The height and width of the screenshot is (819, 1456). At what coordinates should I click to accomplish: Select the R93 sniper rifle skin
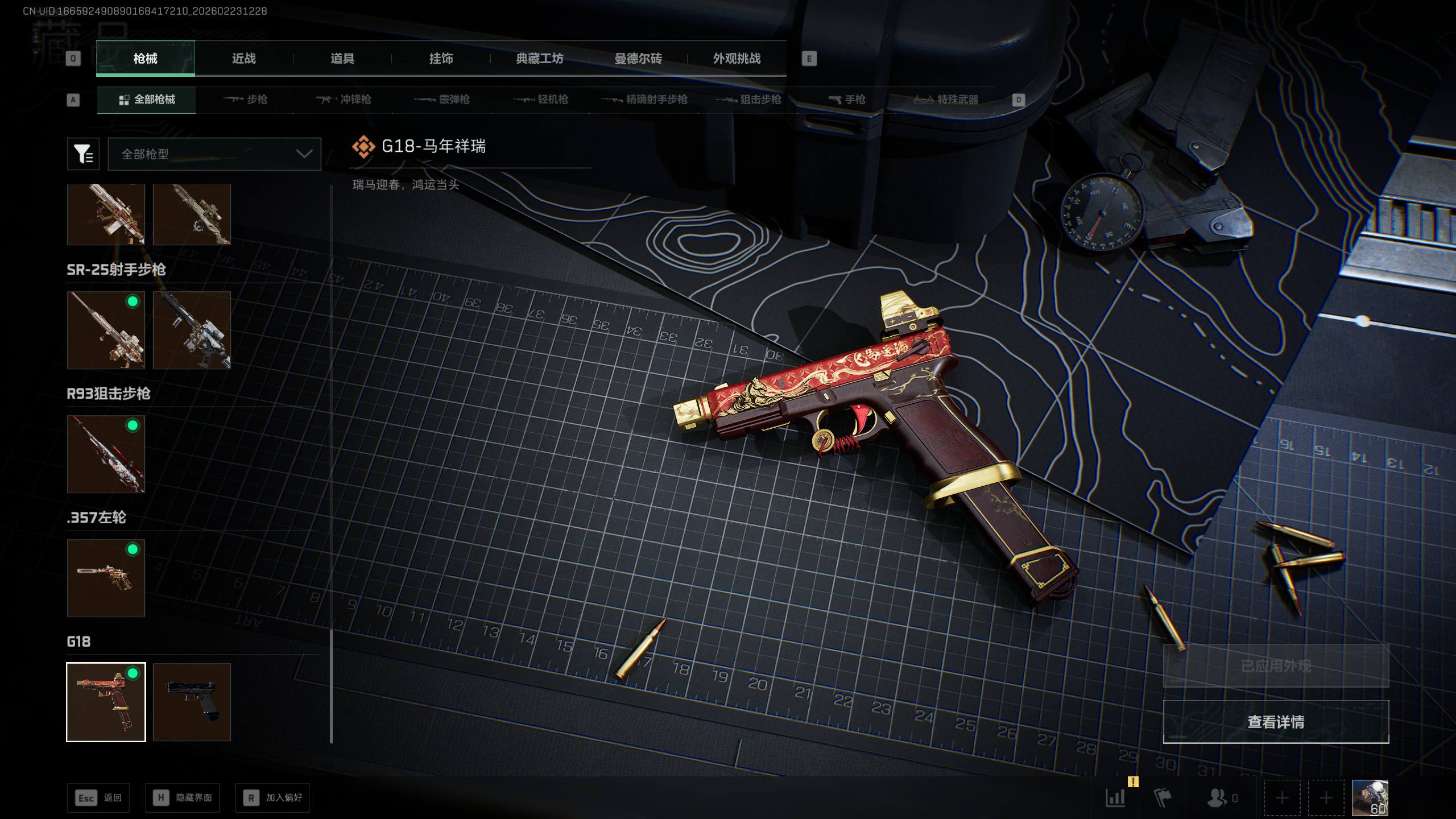point(106,454)
